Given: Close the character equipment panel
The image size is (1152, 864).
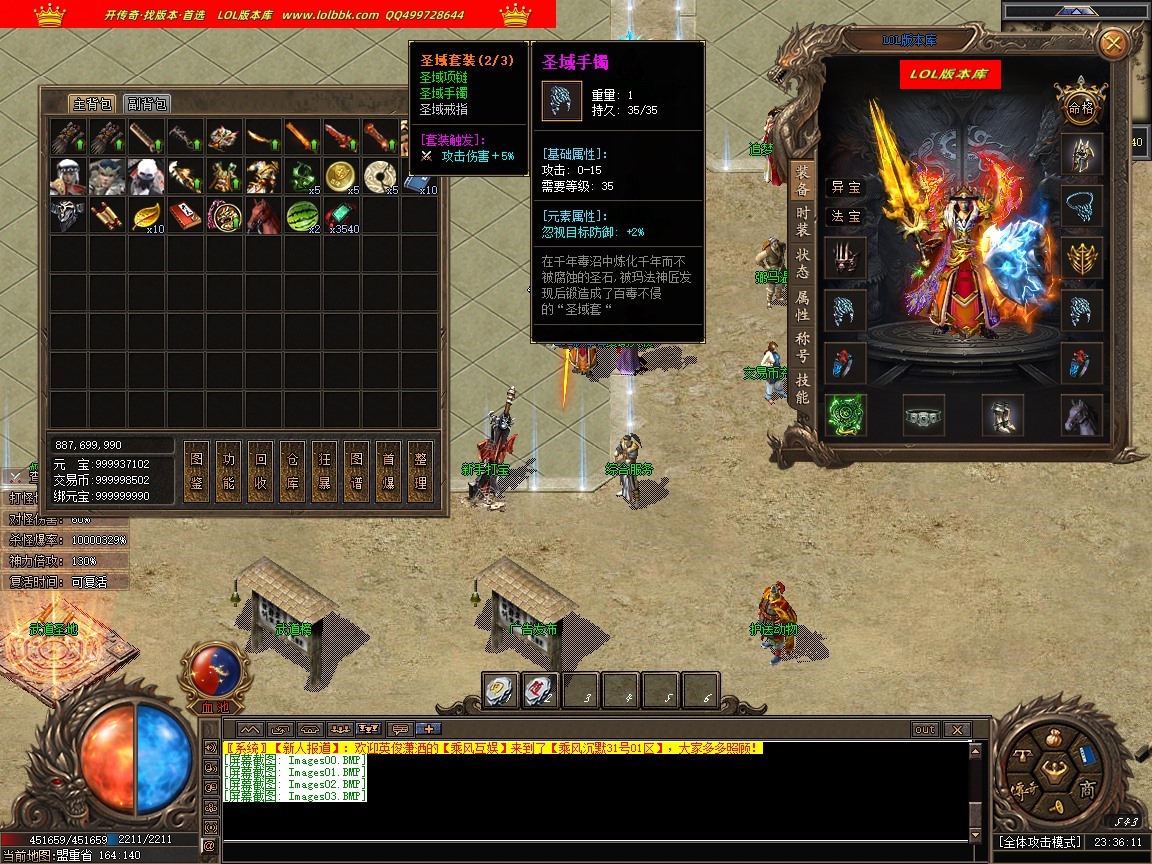Looking at the screenshot, I should (x=1112, y=44).
